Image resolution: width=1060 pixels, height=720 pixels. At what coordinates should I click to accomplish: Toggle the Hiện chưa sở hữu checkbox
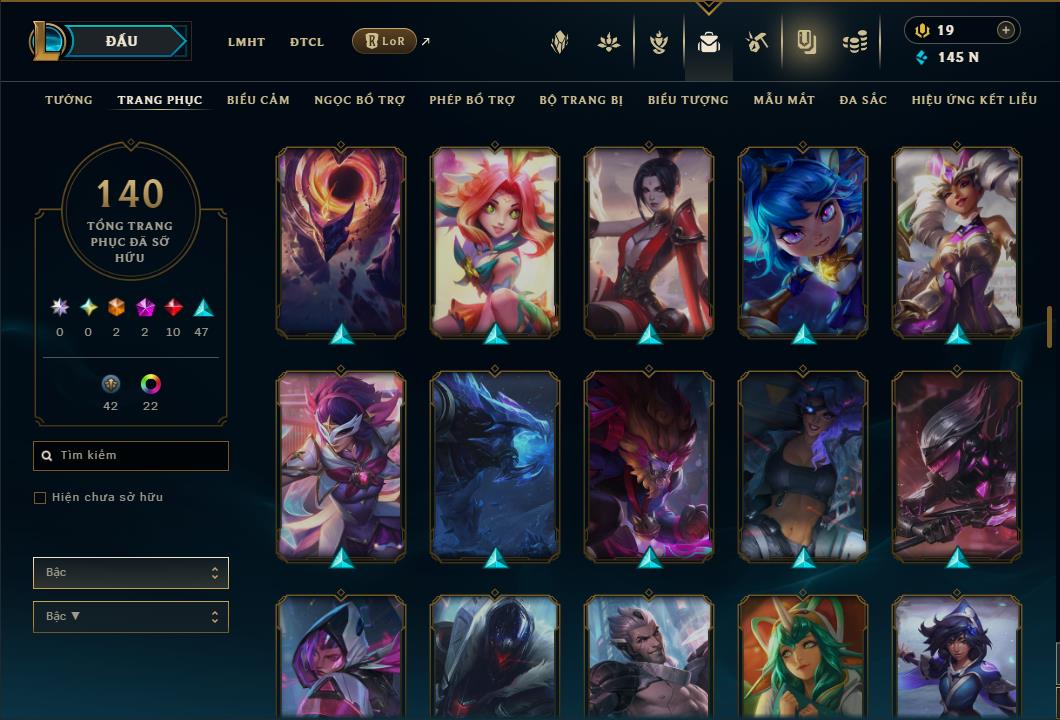coord(40,498)
